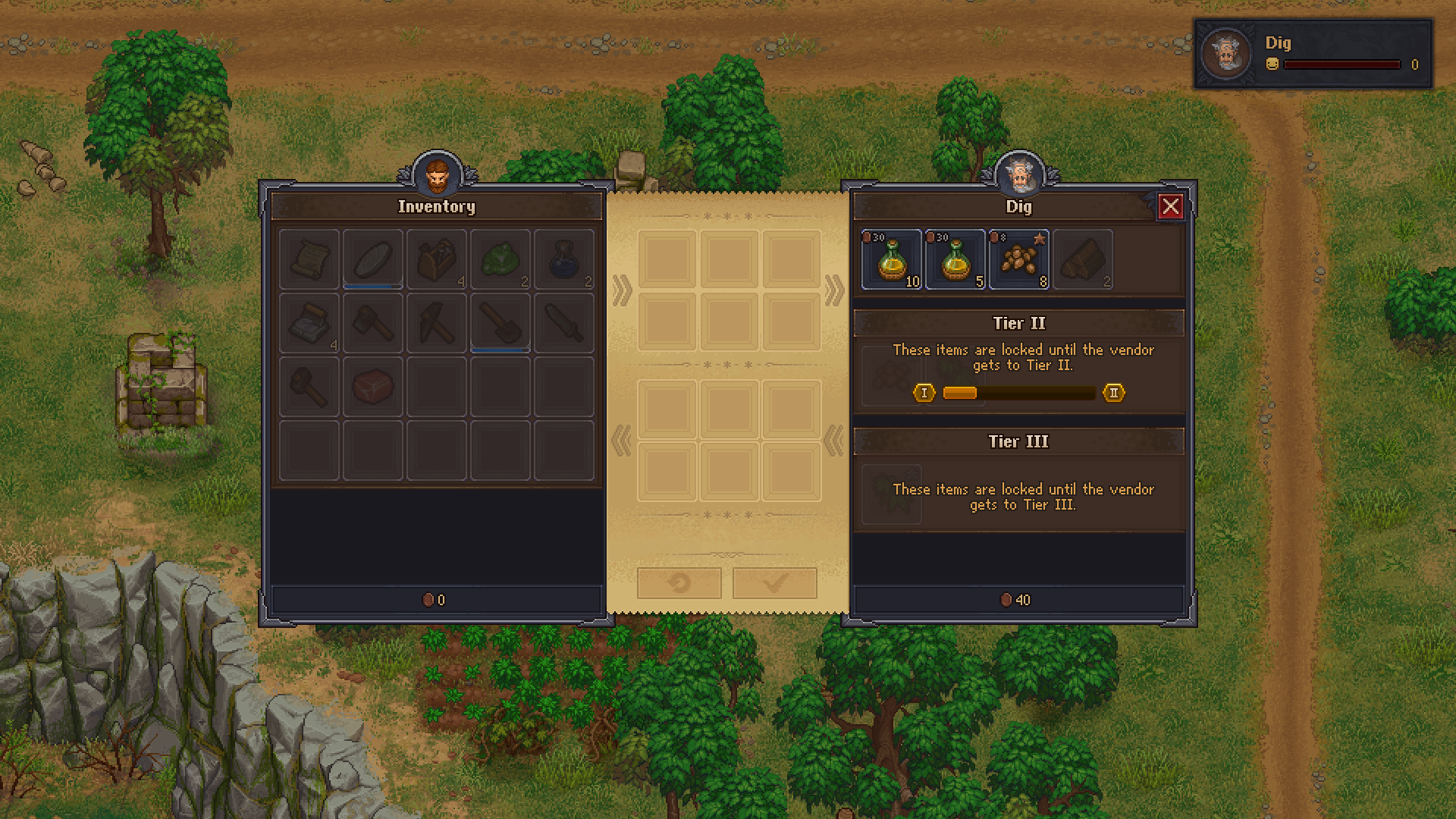Select the blue potion flask in inventory

[x=564, y=260]
